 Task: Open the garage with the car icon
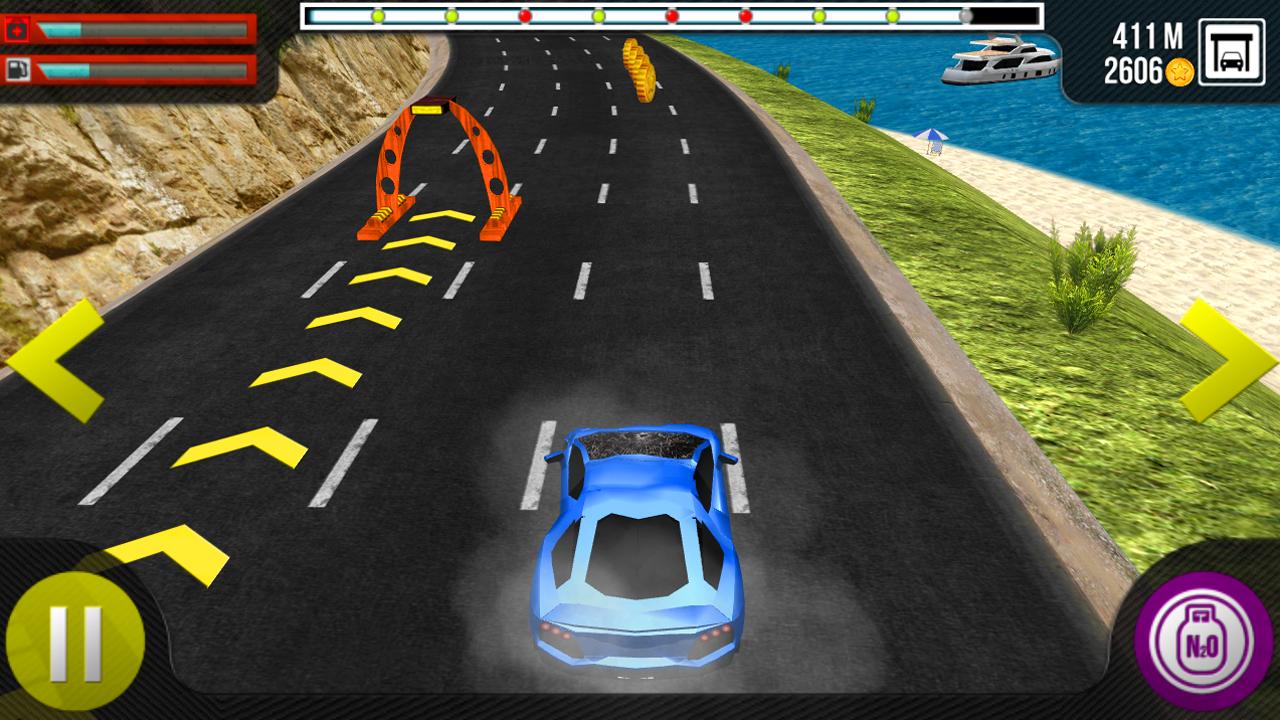pyautogui.click(x=1232, y=51)
